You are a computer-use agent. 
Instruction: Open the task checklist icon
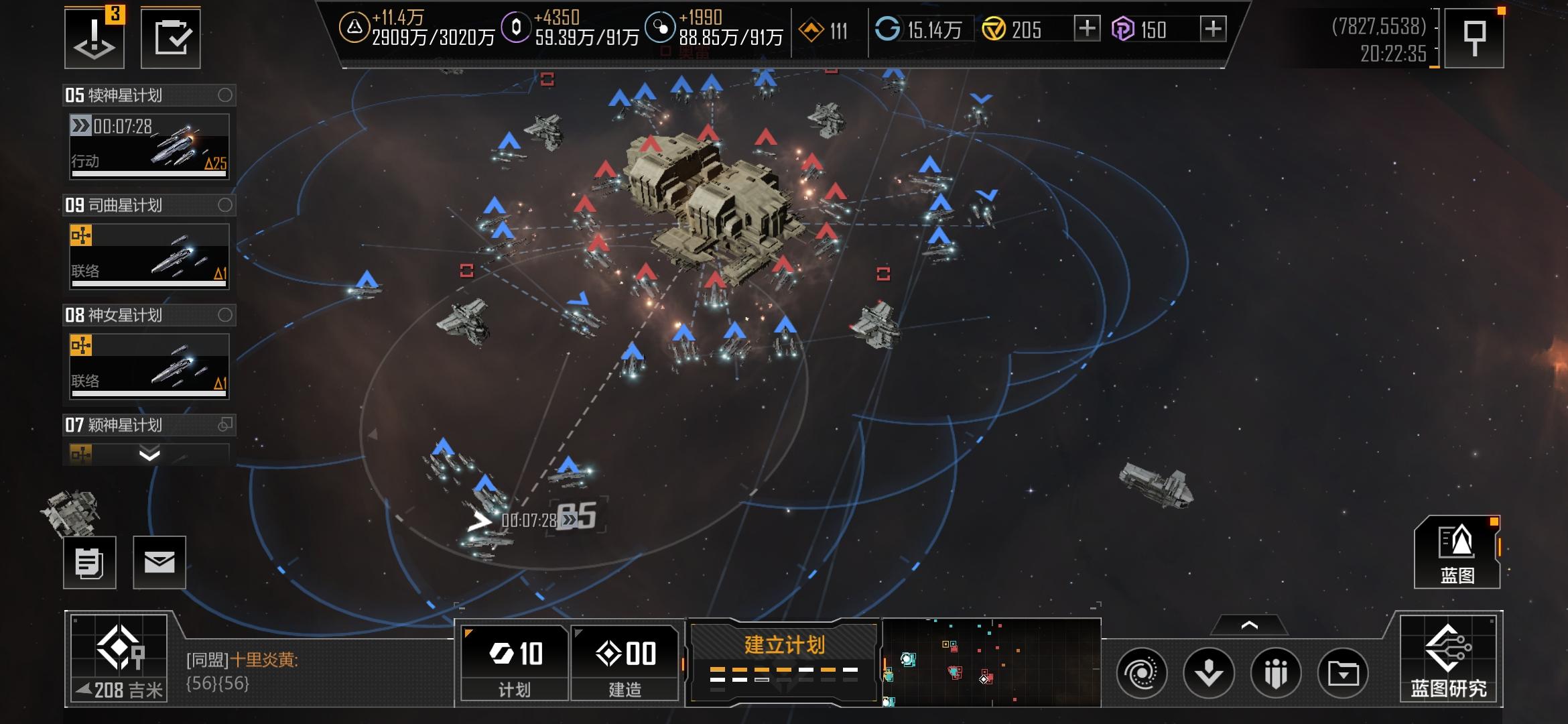coord(170,38)
